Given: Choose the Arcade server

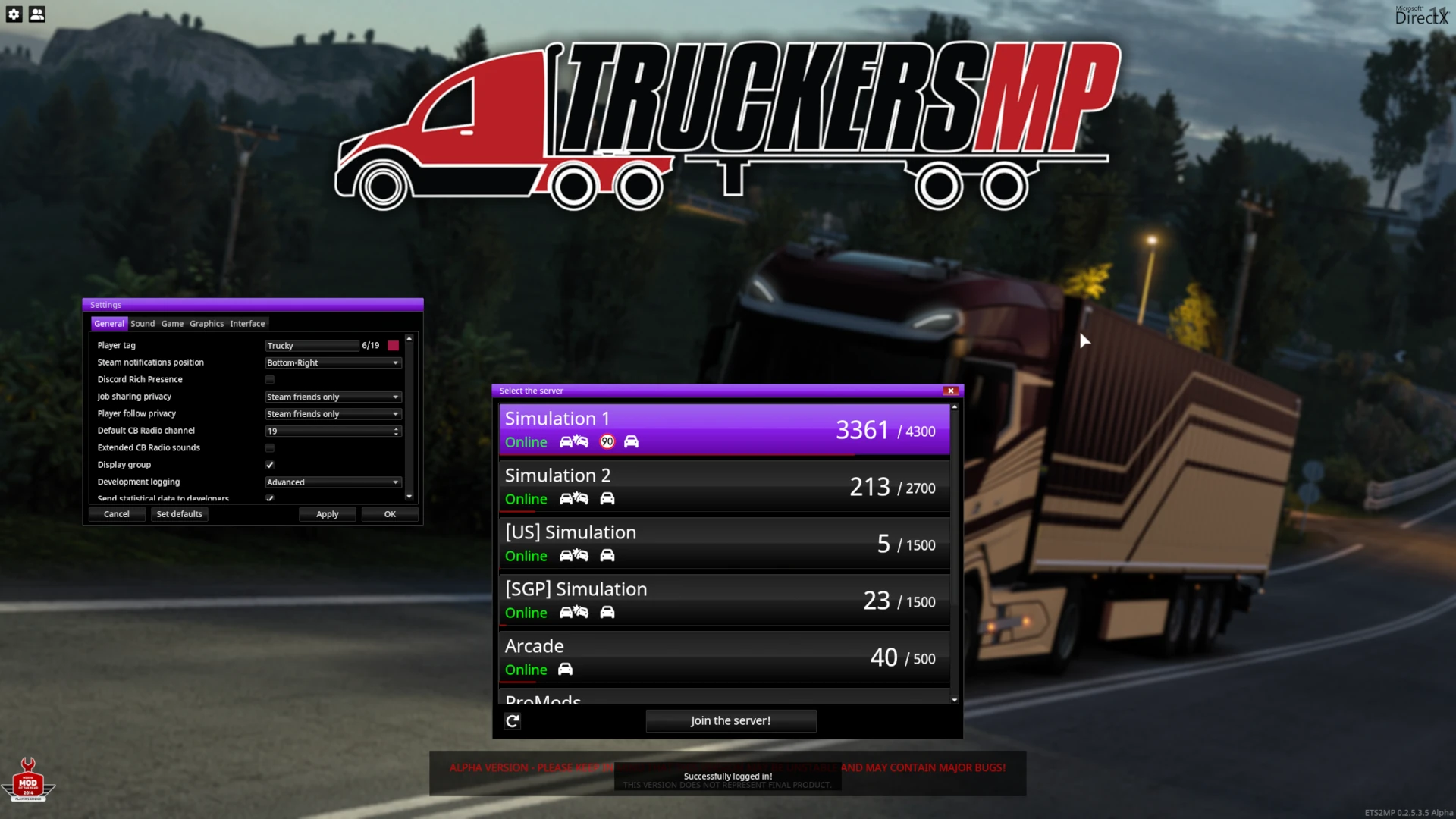Looking at the screenshot, I should tap(723, 657).
